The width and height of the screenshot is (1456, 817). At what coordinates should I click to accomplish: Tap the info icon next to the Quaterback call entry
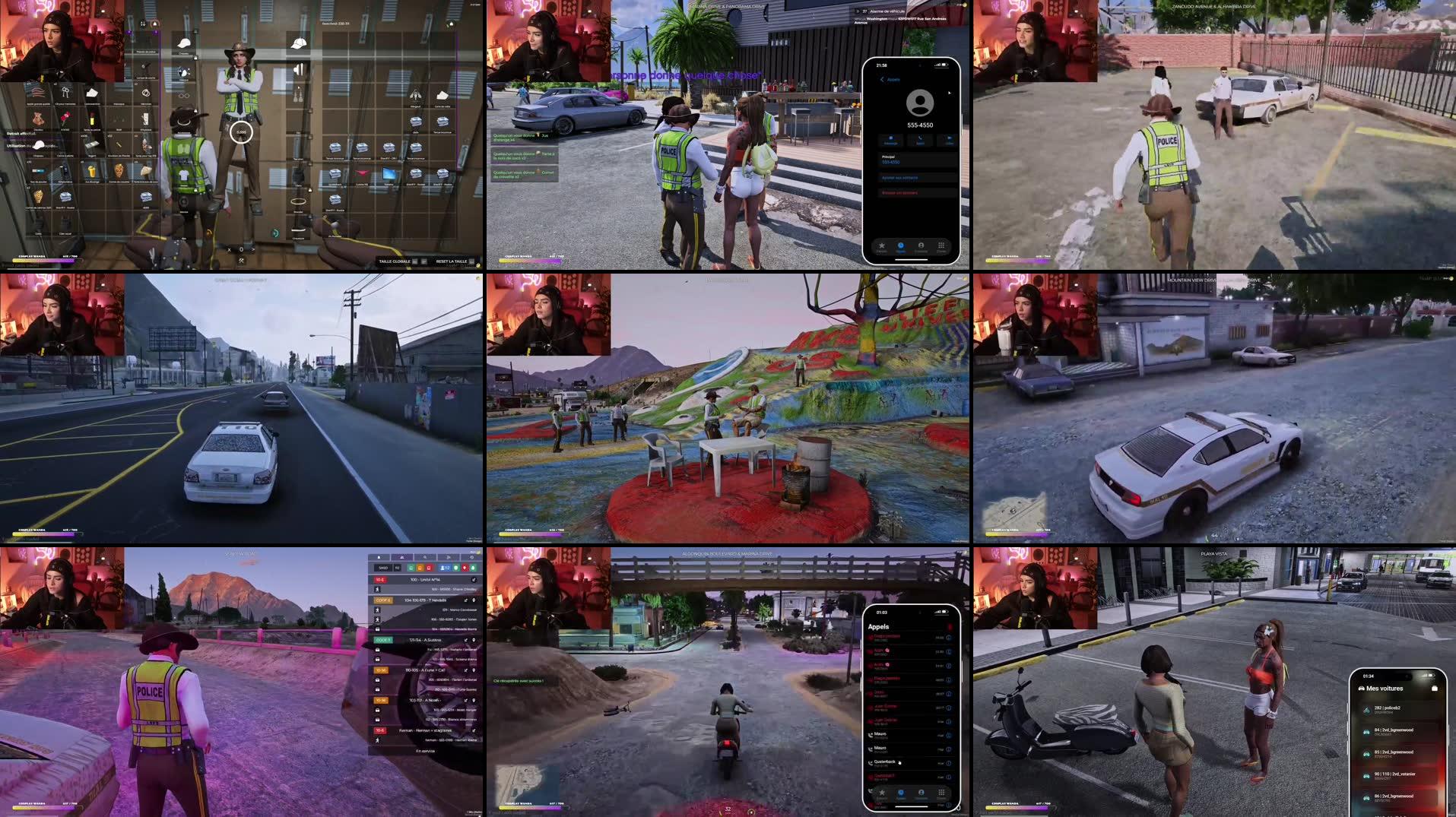[x=949, y=763]
